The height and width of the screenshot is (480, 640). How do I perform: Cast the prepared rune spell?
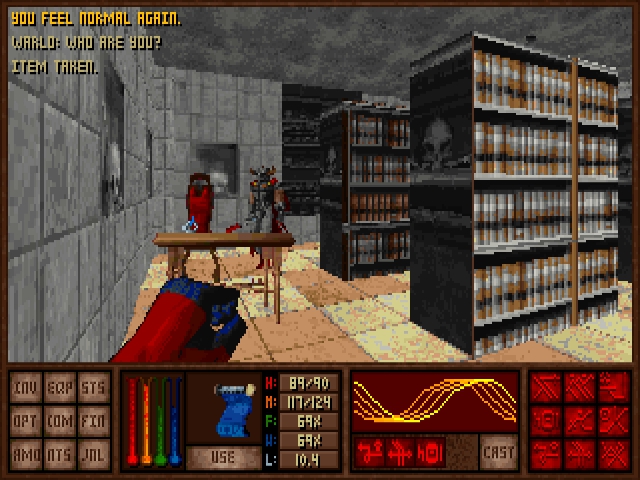498,449
